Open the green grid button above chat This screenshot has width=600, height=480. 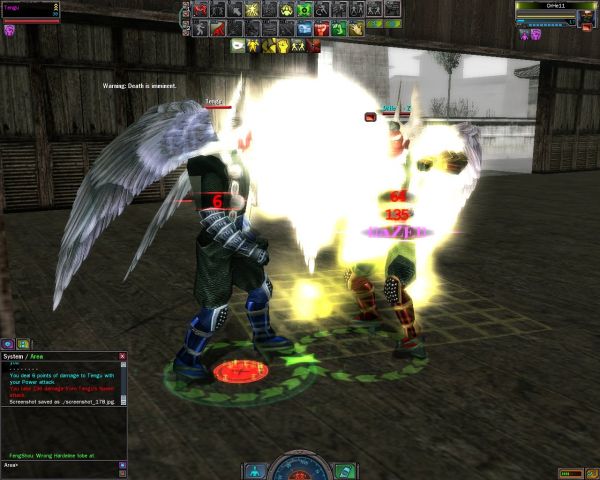[24, 344]
